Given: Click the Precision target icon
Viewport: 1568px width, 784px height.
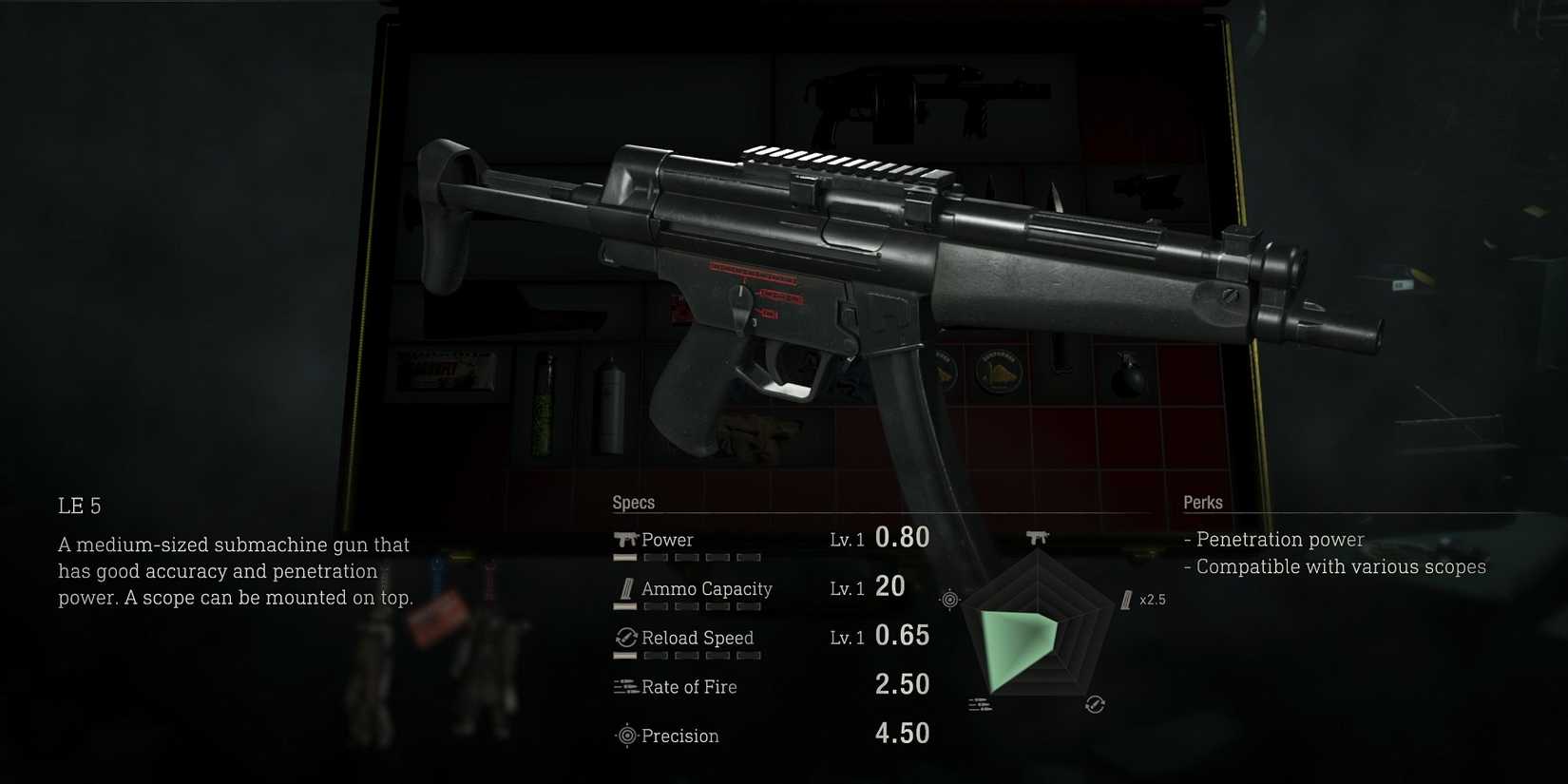Looking at the screenshot, I should (626, 736).
